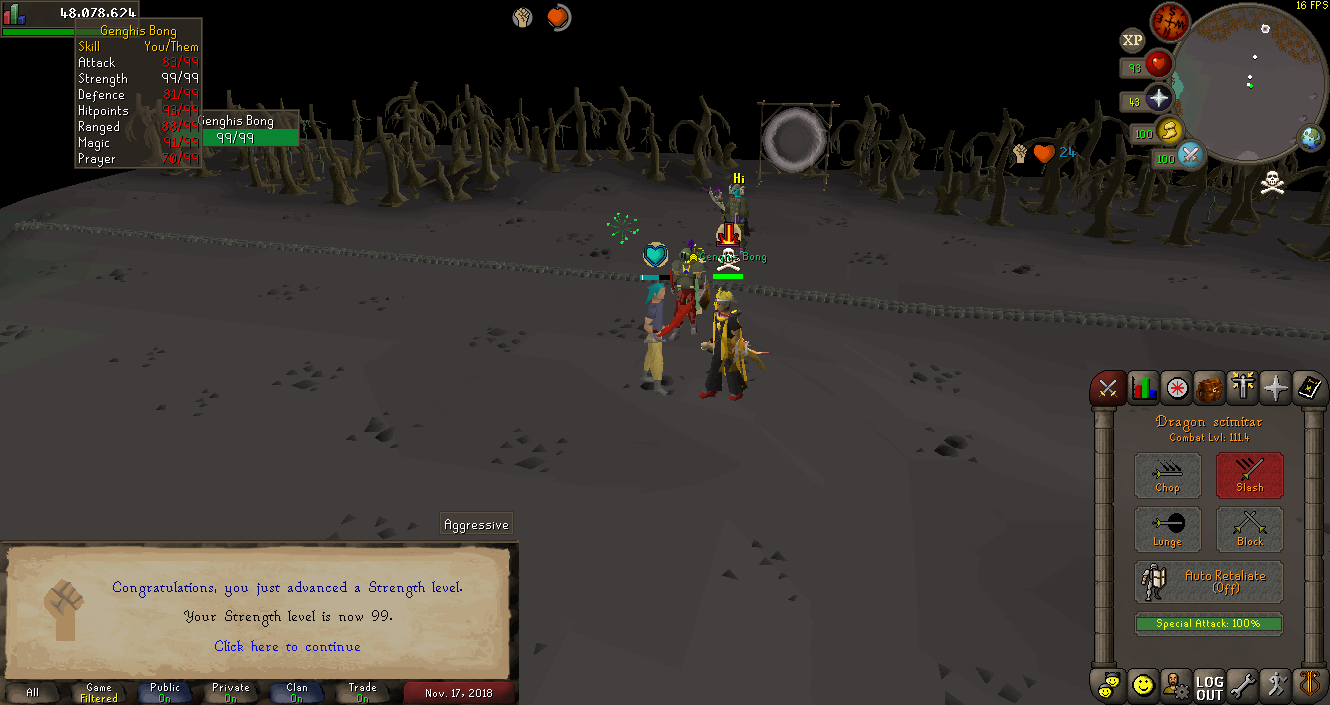Pick the Block attack style
Screen dimensions: 1330x705
click(1249, 529)
